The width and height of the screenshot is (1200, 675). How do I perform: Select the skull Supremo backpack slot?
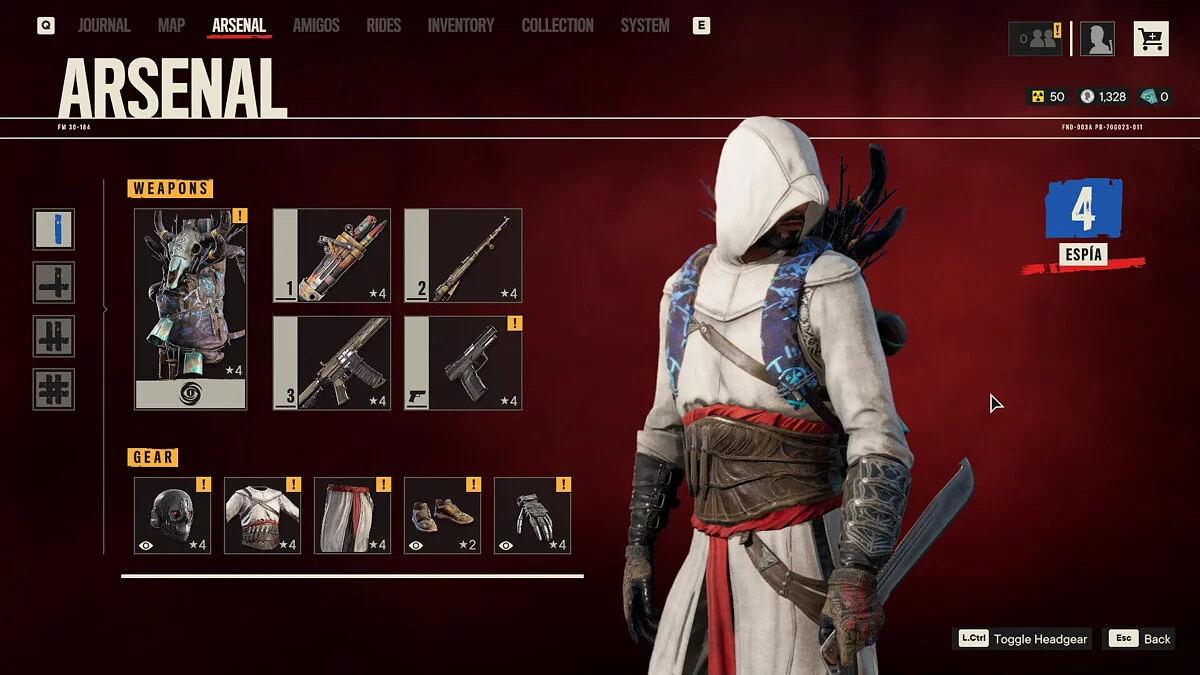pos(190,308)
